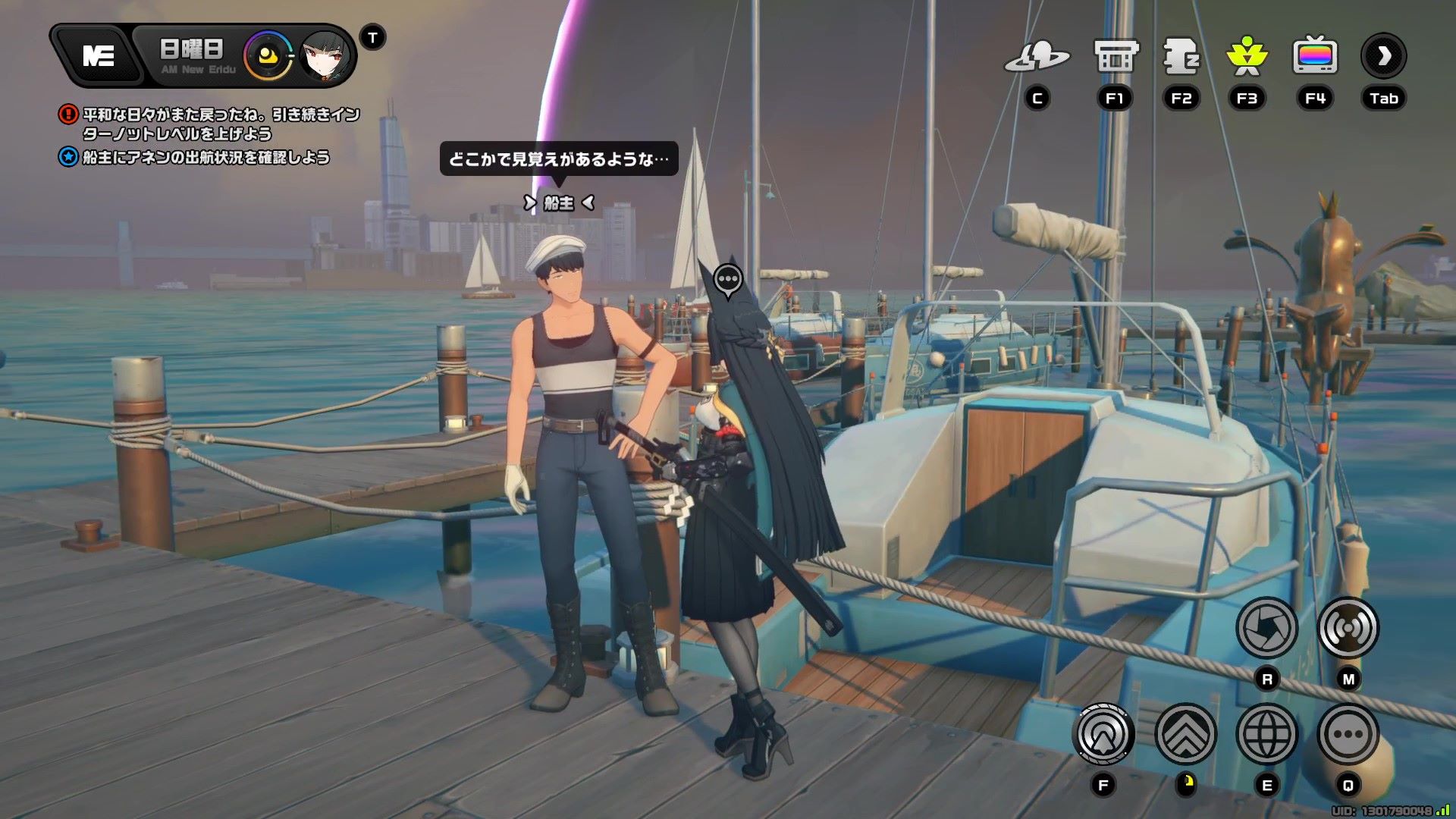Open the ME profile menu button
This screenshot has width=1456, height=819.
pyautogui.click(x=99, y=55)
